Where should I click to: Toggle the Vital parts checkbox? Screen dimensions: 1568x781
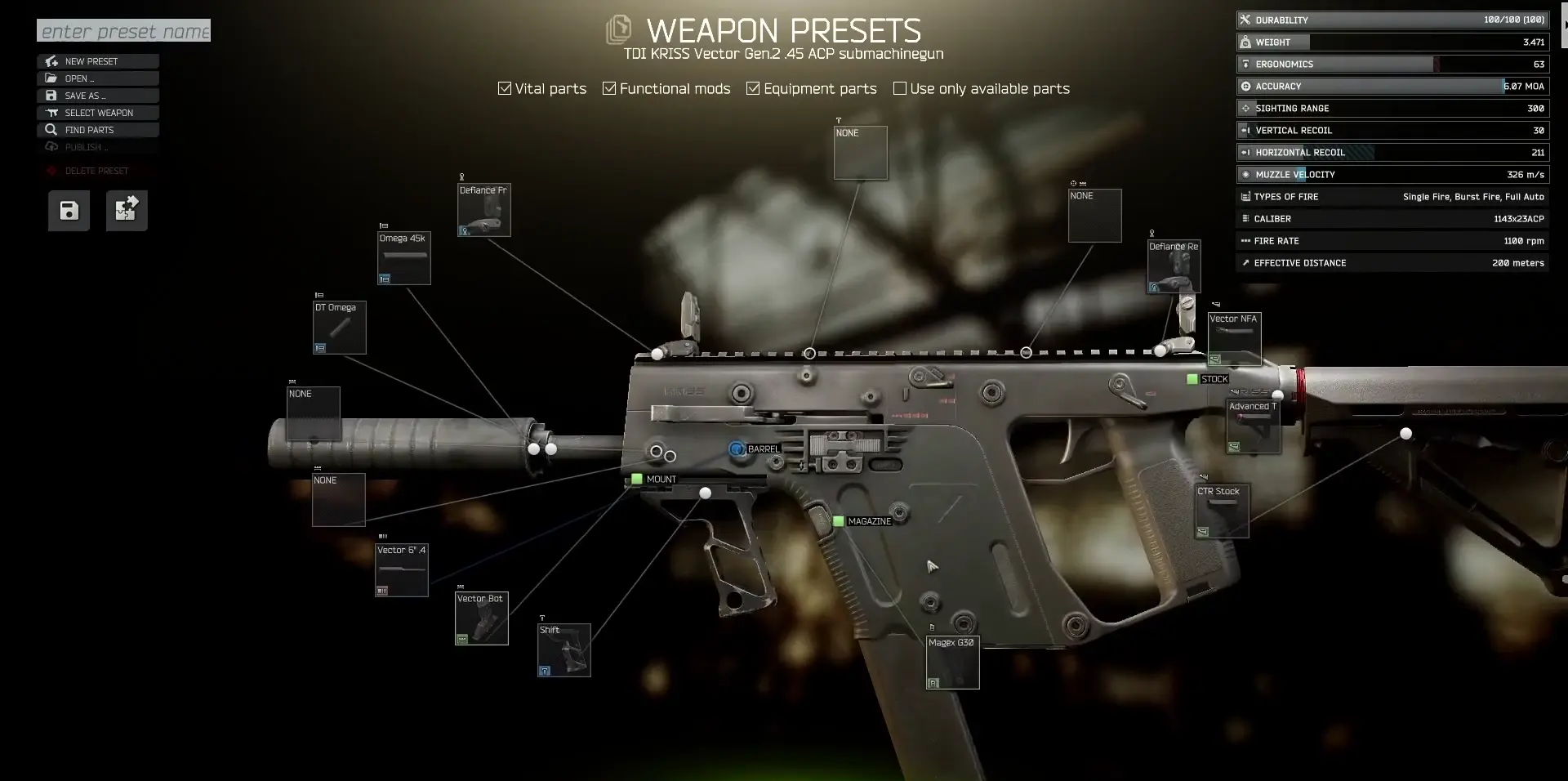505,88
